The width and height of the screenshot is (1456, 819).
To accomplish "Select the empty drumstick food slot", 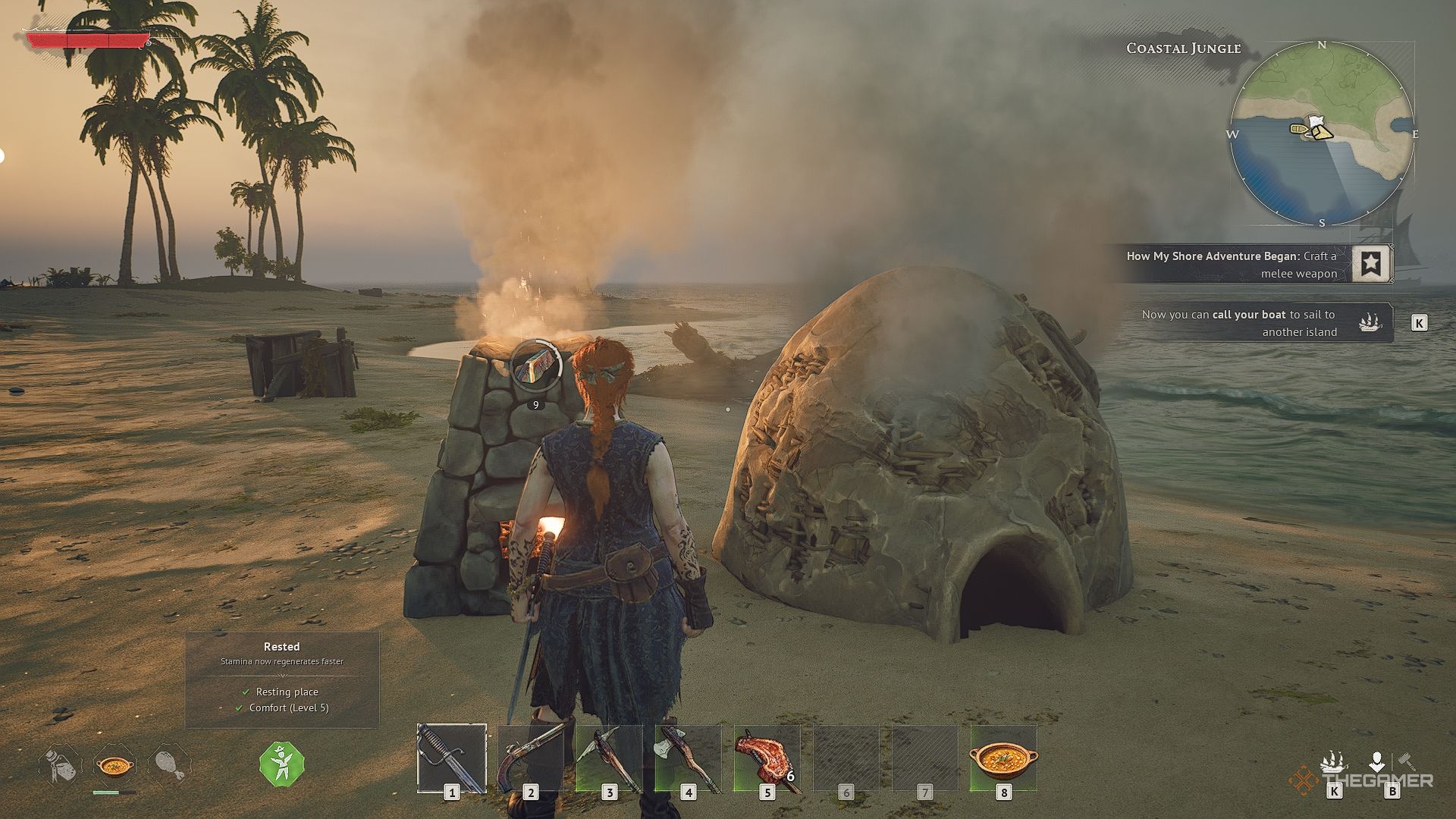I will tap(169, 764).
